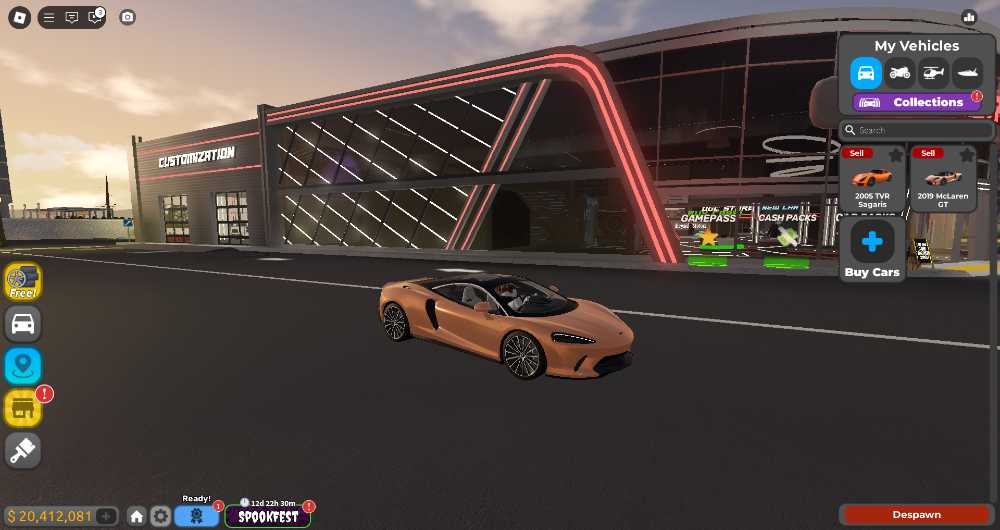Favorite the 2005 TVR Sagaris star

click(896, 155)
